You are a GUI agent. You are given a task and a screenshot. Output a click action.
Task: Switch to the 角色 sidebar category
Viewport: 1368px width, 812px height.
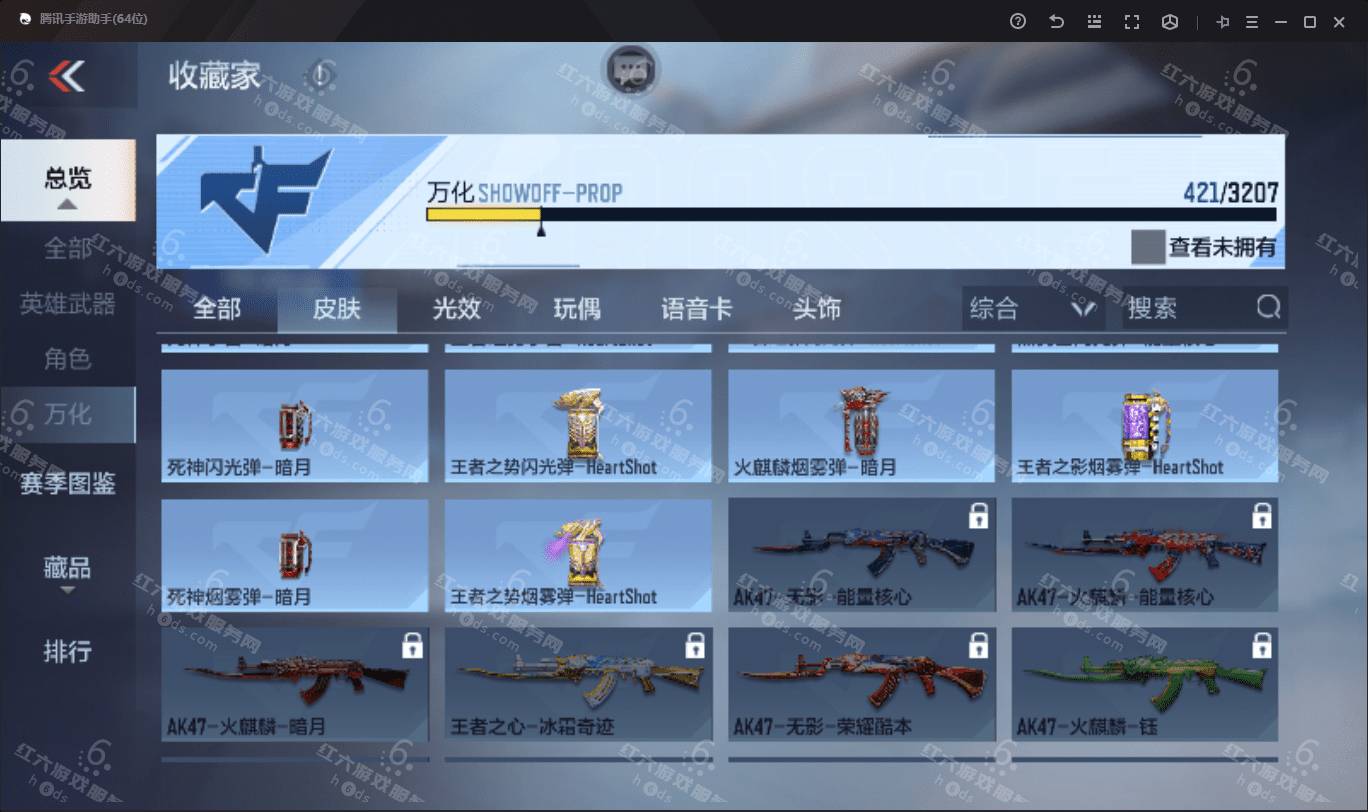pos(67,358)
